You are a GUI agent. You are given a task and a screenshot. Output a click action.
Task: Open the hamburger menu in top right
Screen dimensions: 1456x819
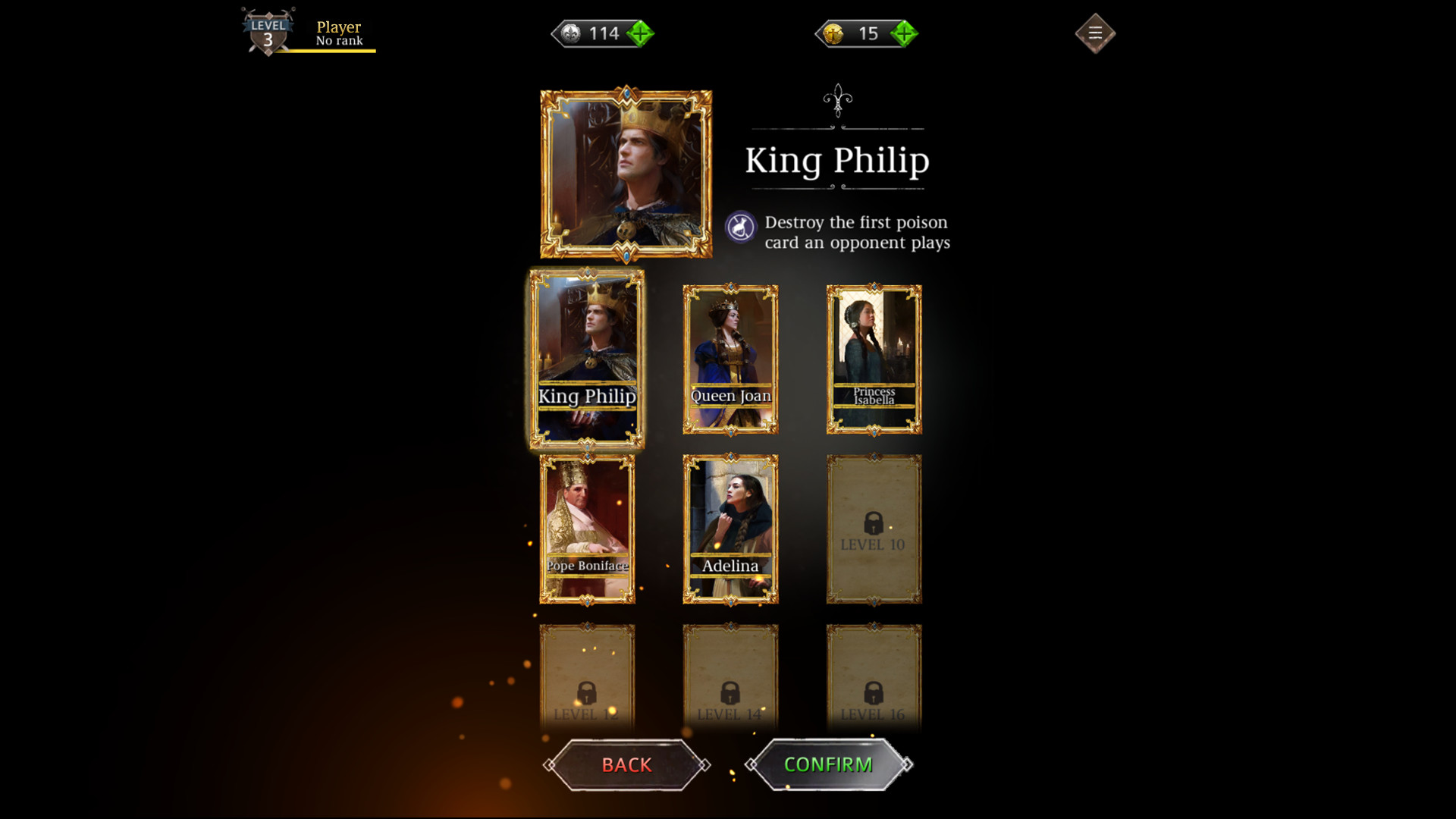[x=1094, y=33]
